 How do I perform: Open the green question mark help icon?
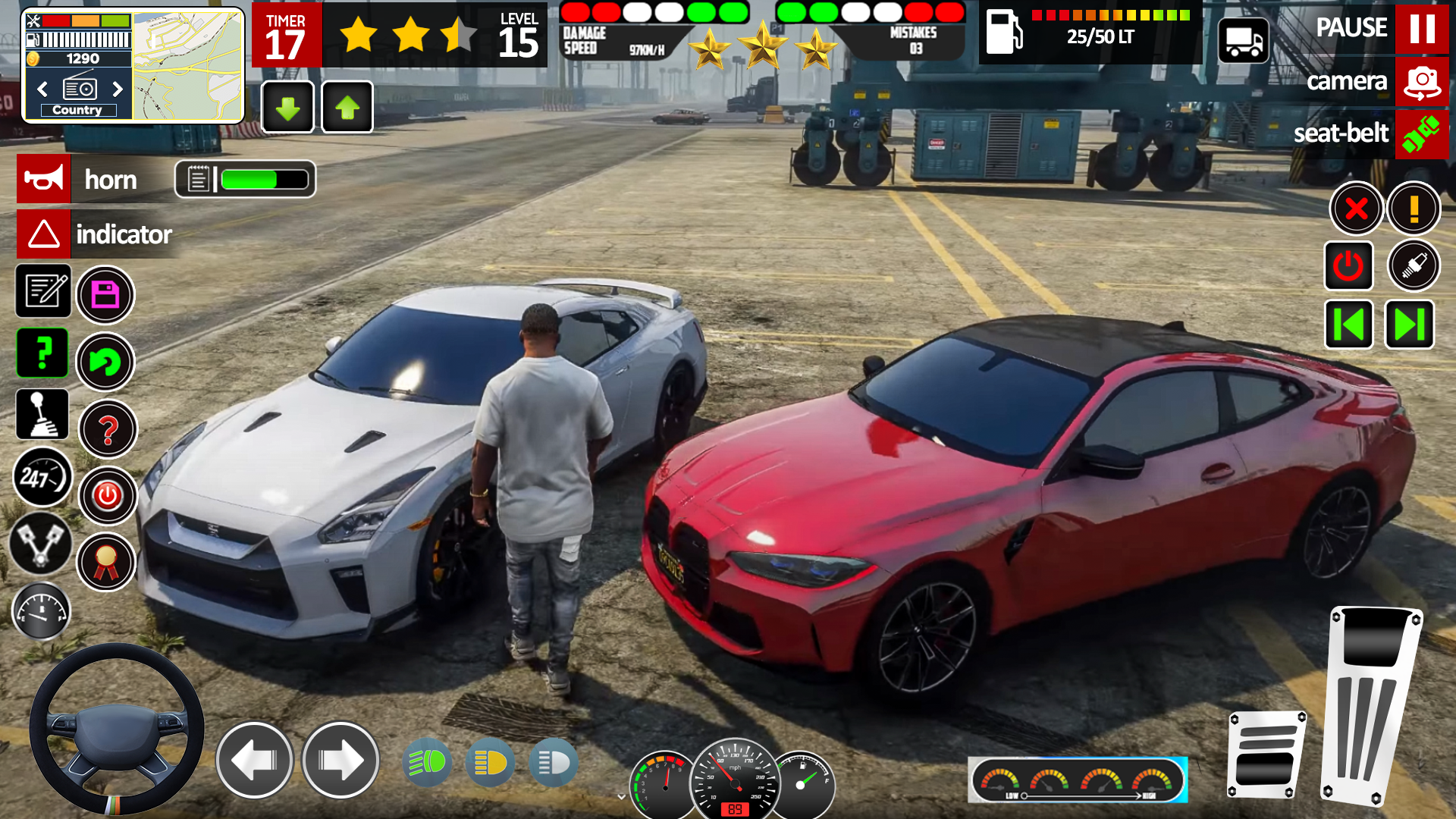pyautogui.click(x=42, y=353)
